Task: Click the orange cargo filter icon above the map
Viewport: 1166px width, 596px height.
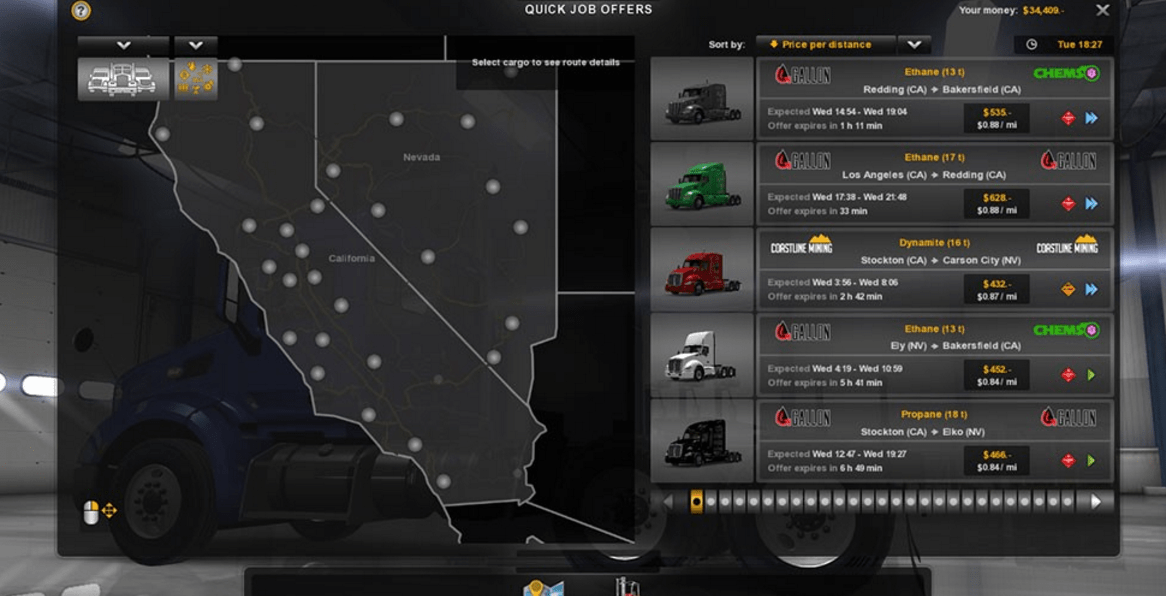Action: tap(196, 79)
